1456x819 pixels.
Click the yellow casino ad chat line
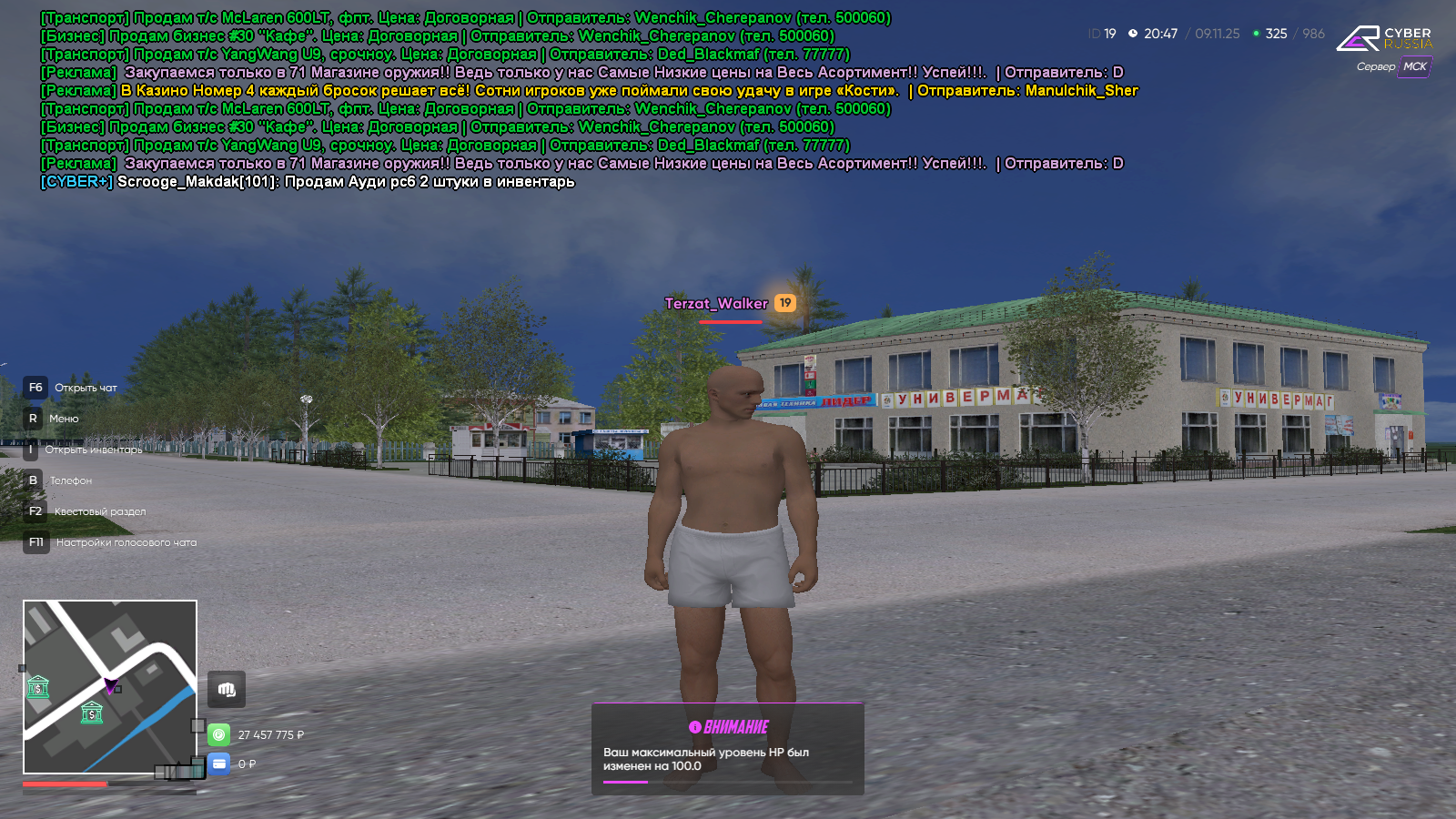click(x=589, y=91)
